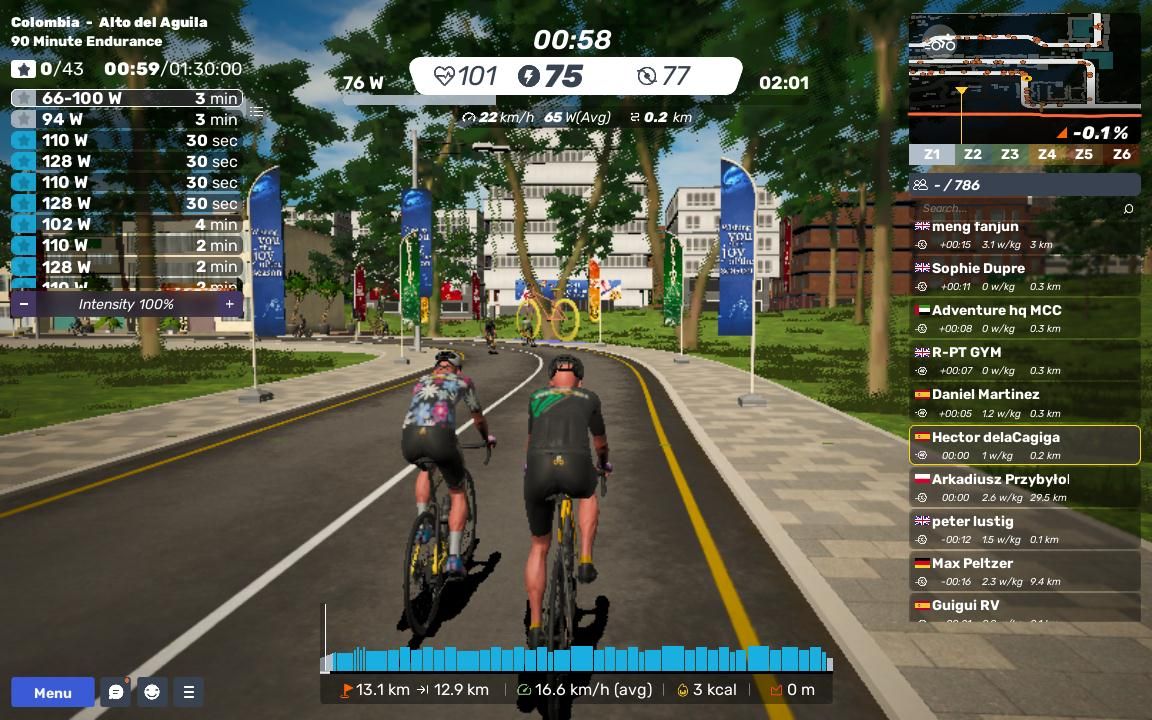Increase workout intensity with plus button
The height and width of the screenshot is (720, 1152).
[229, 304]
